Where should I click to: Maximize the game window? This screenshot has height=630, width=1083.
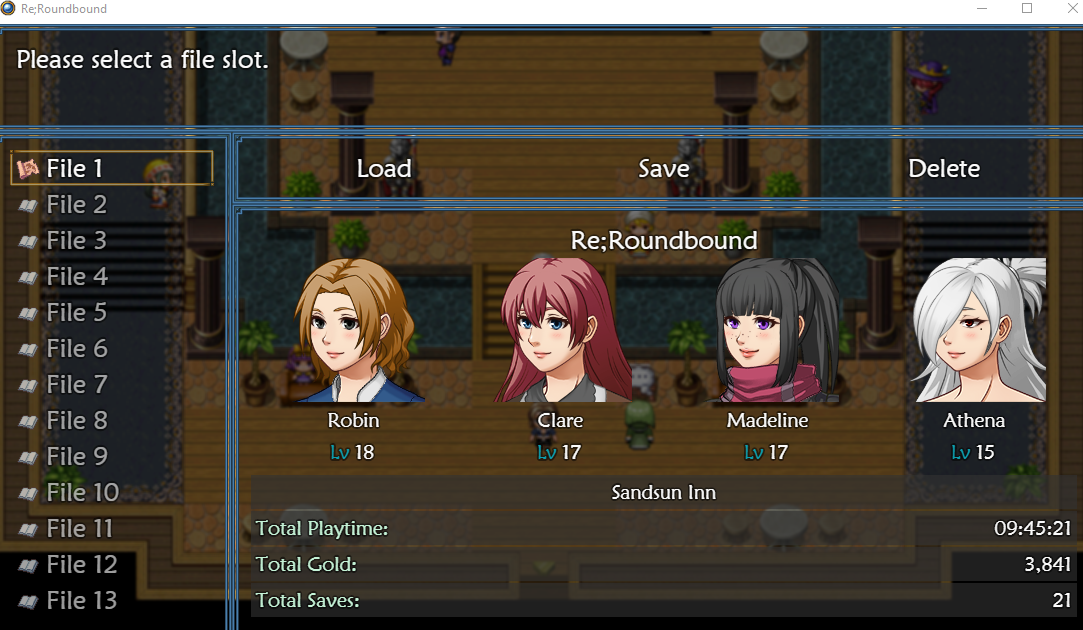point(1026,9)
